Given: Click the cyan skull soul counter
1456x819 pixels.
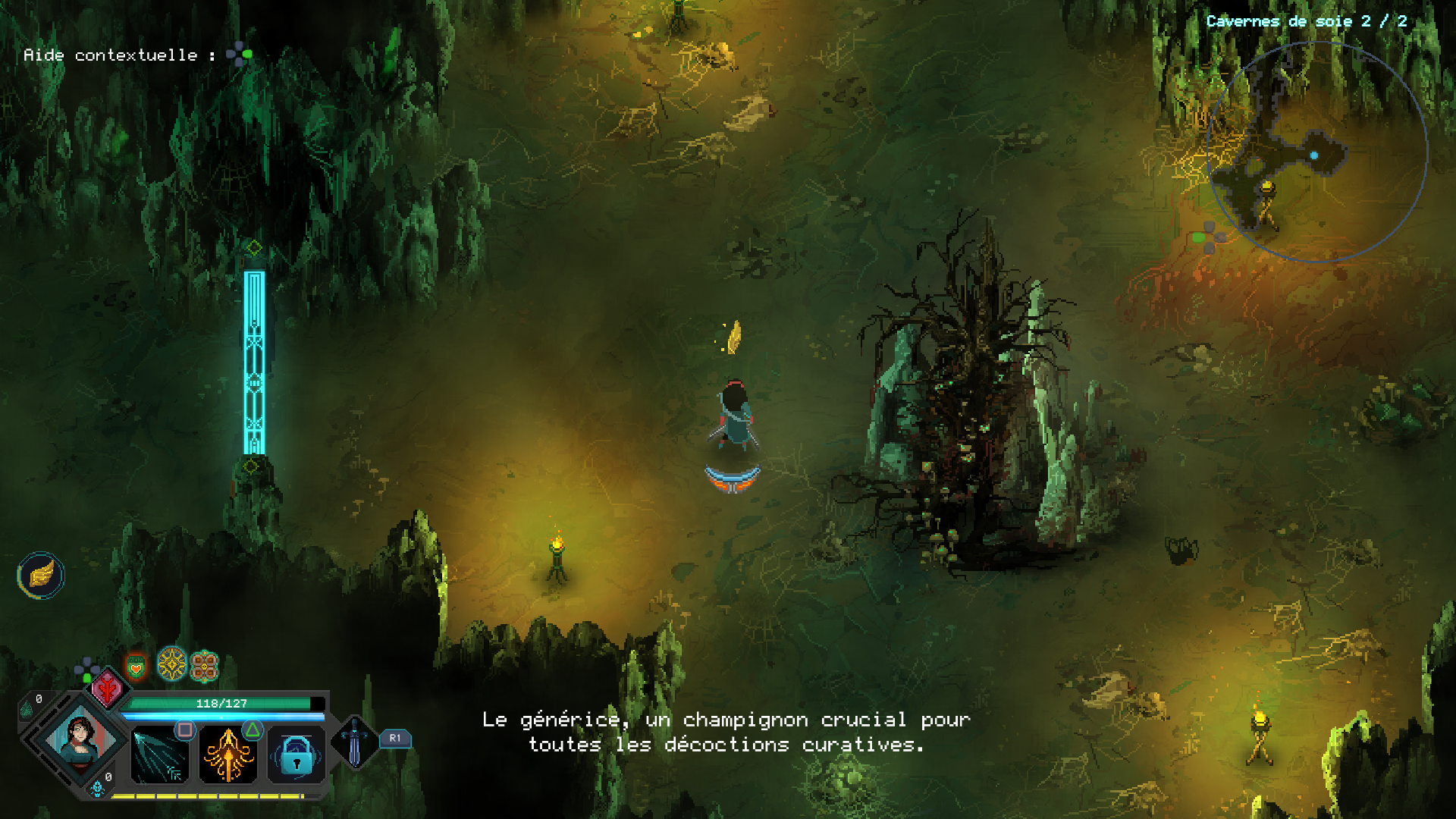Looking at the screenshot, I should coord(97,789).
